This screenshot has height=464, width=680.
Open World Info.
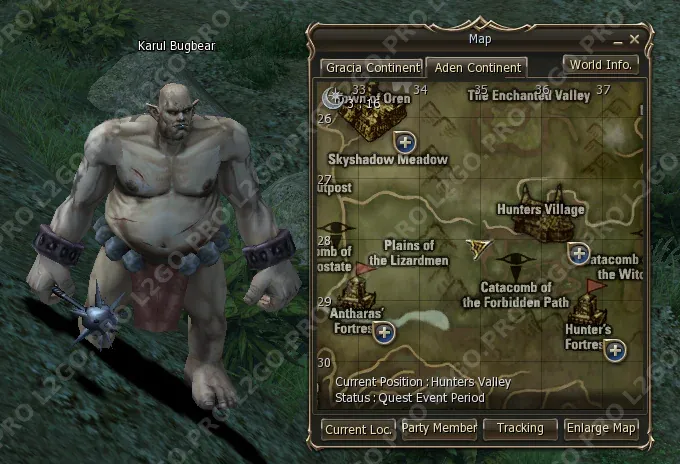(x=600, y=65)
